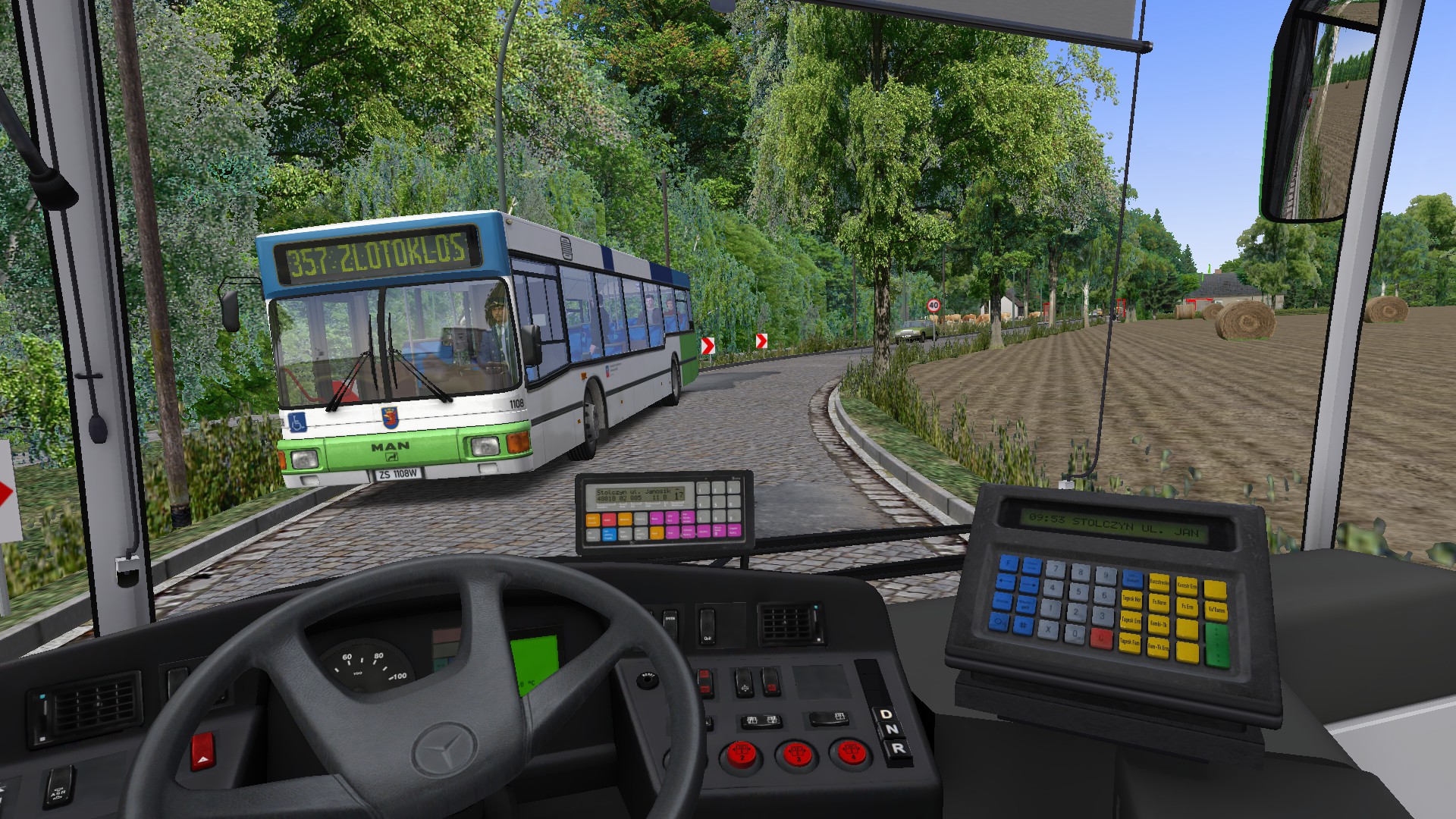
Task: Tap the 5 key on ticket printer keypad
Action: pos(1078,591)
